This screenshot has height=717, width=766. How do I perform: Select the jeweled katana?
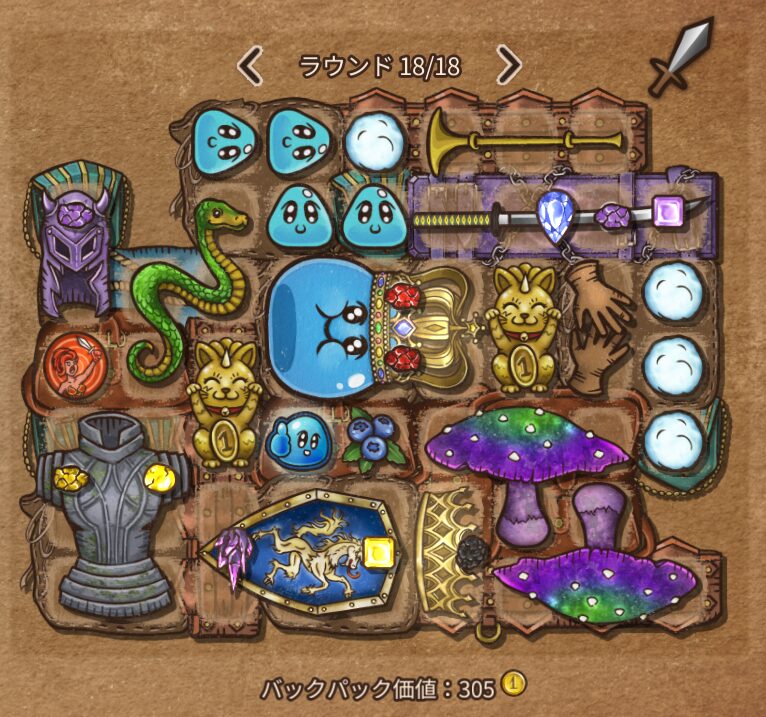tap(560, 215)
